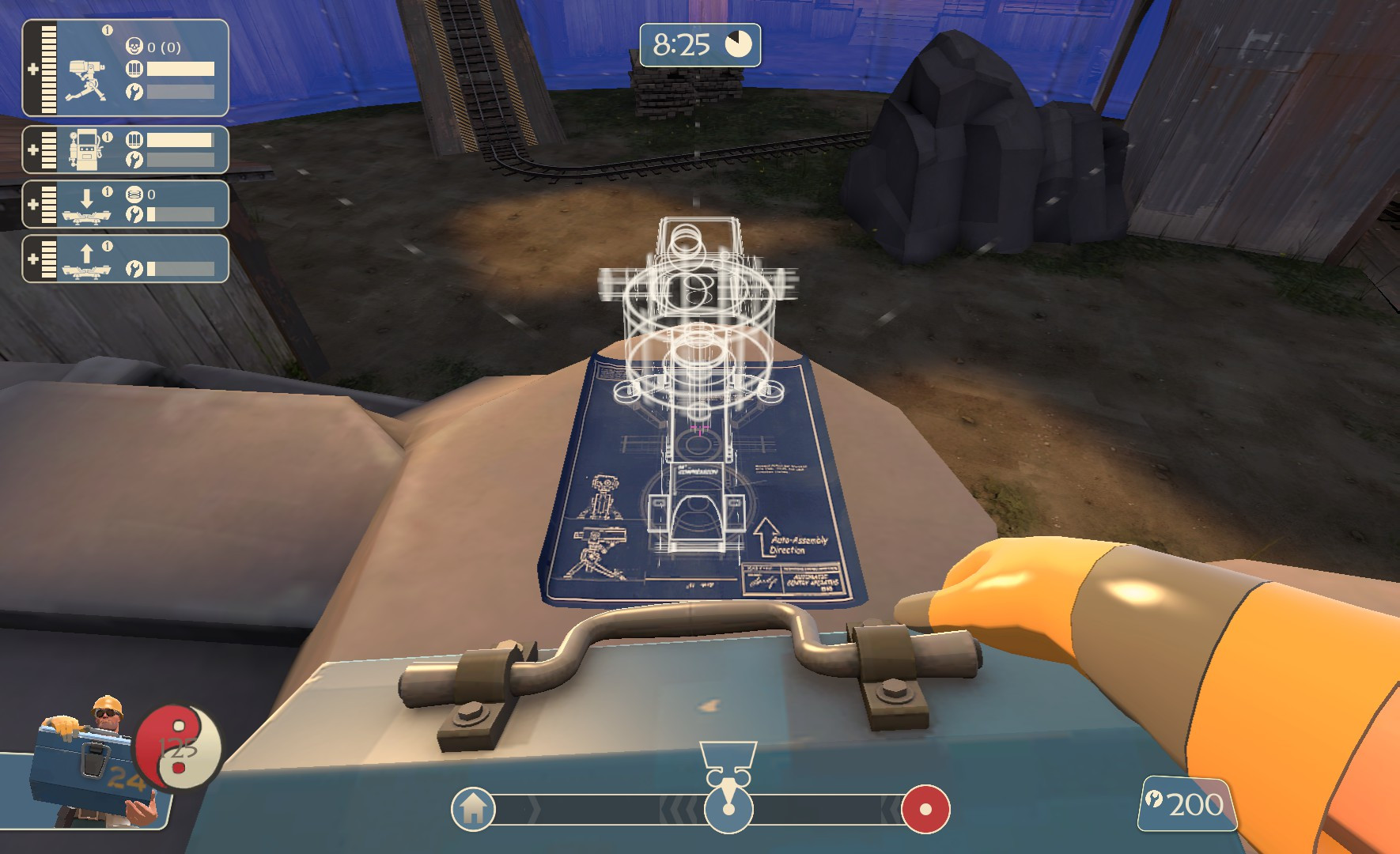Click the level 1 badge on the Dispenser panel
The image size is (1400, 854).
tap(107, 136)
